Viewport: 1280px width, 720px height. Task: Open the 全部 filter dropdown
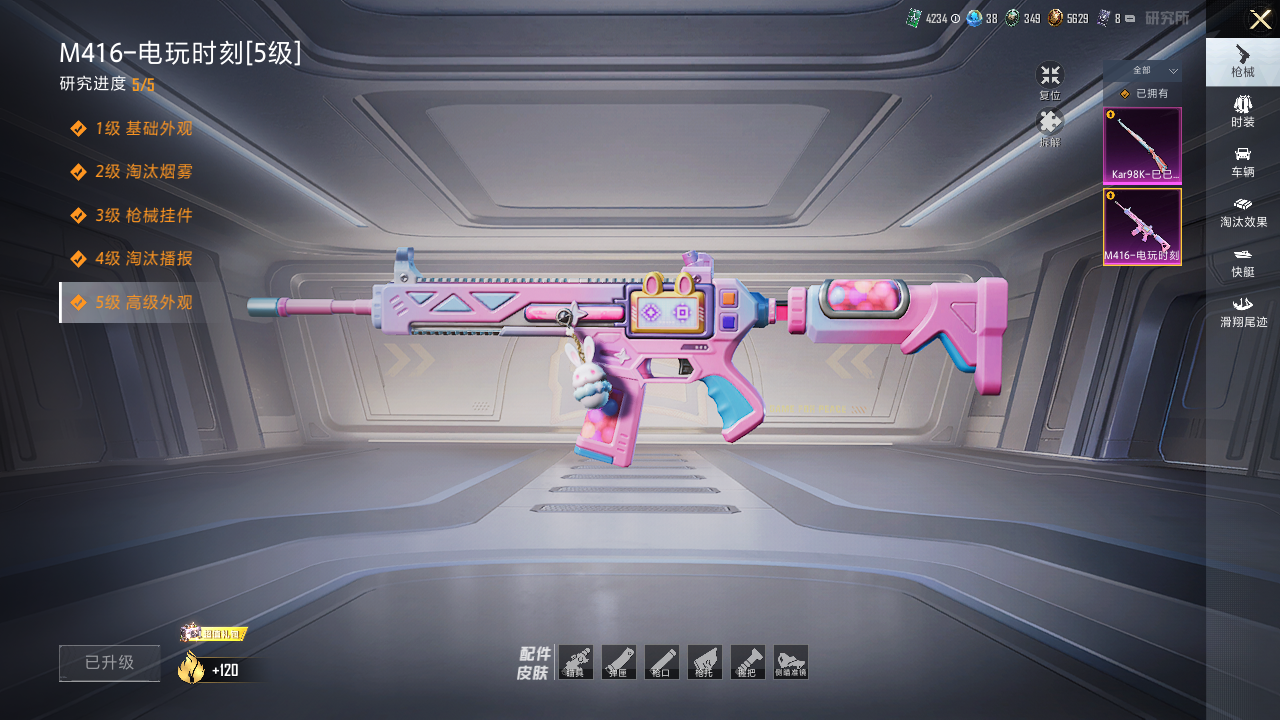click(1142, 71)
